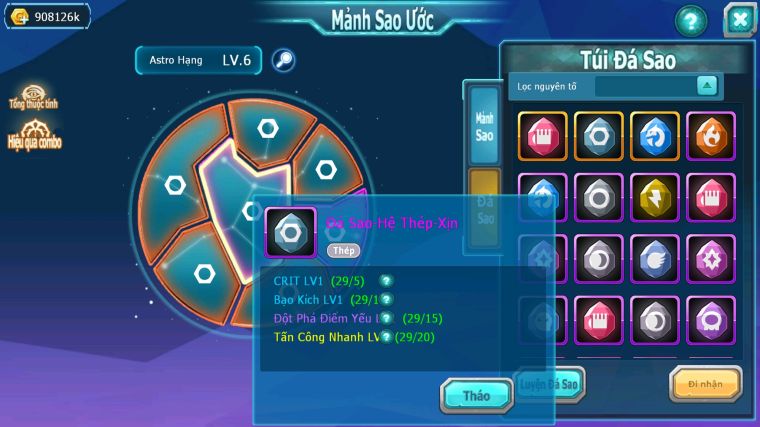Open the question mark help button
The width and height of the screenshot is (760, 427).
tap(690, 20)
